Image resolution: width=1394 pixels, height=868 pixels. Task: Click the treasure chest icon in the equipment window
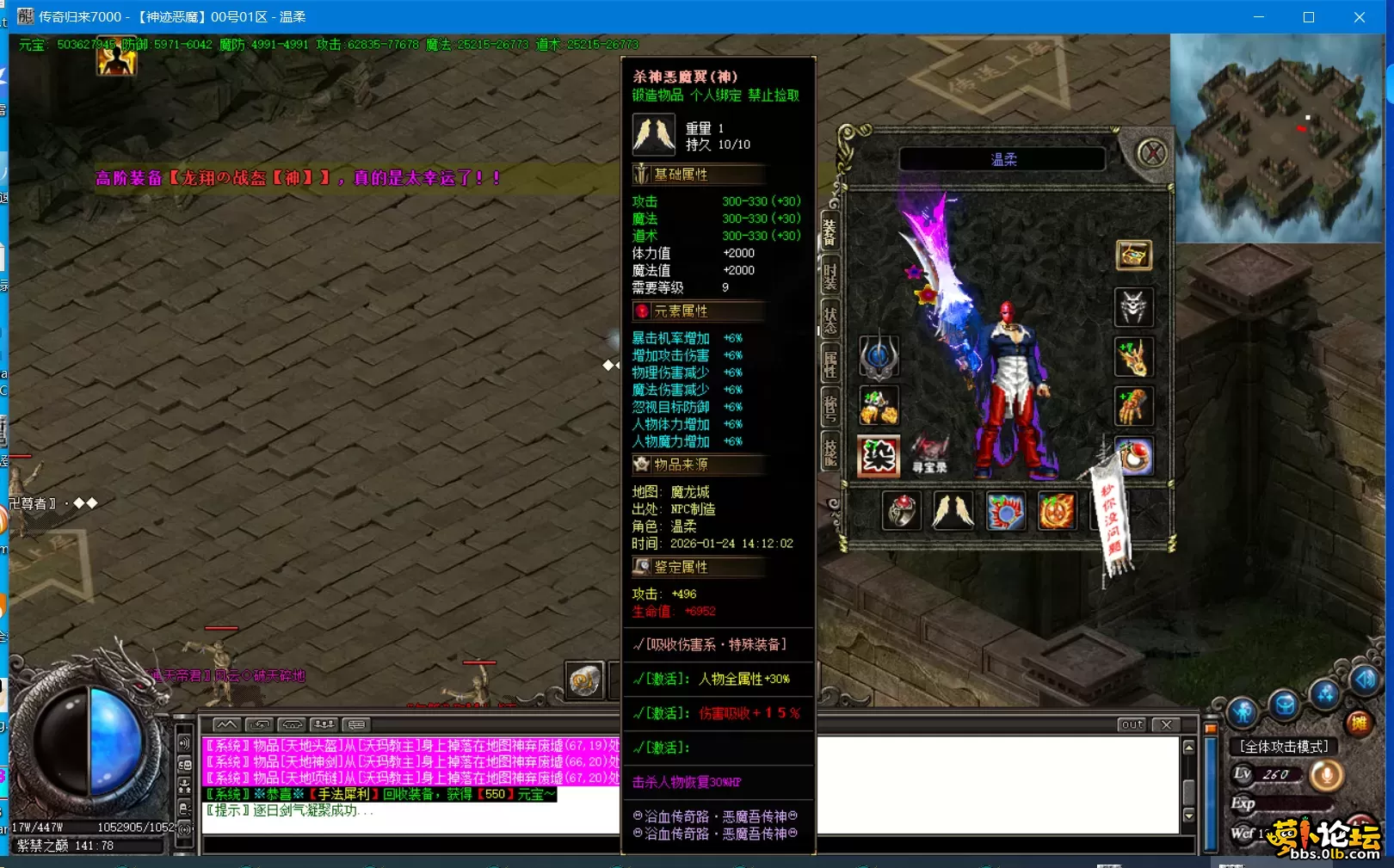tap(1134, 254)
